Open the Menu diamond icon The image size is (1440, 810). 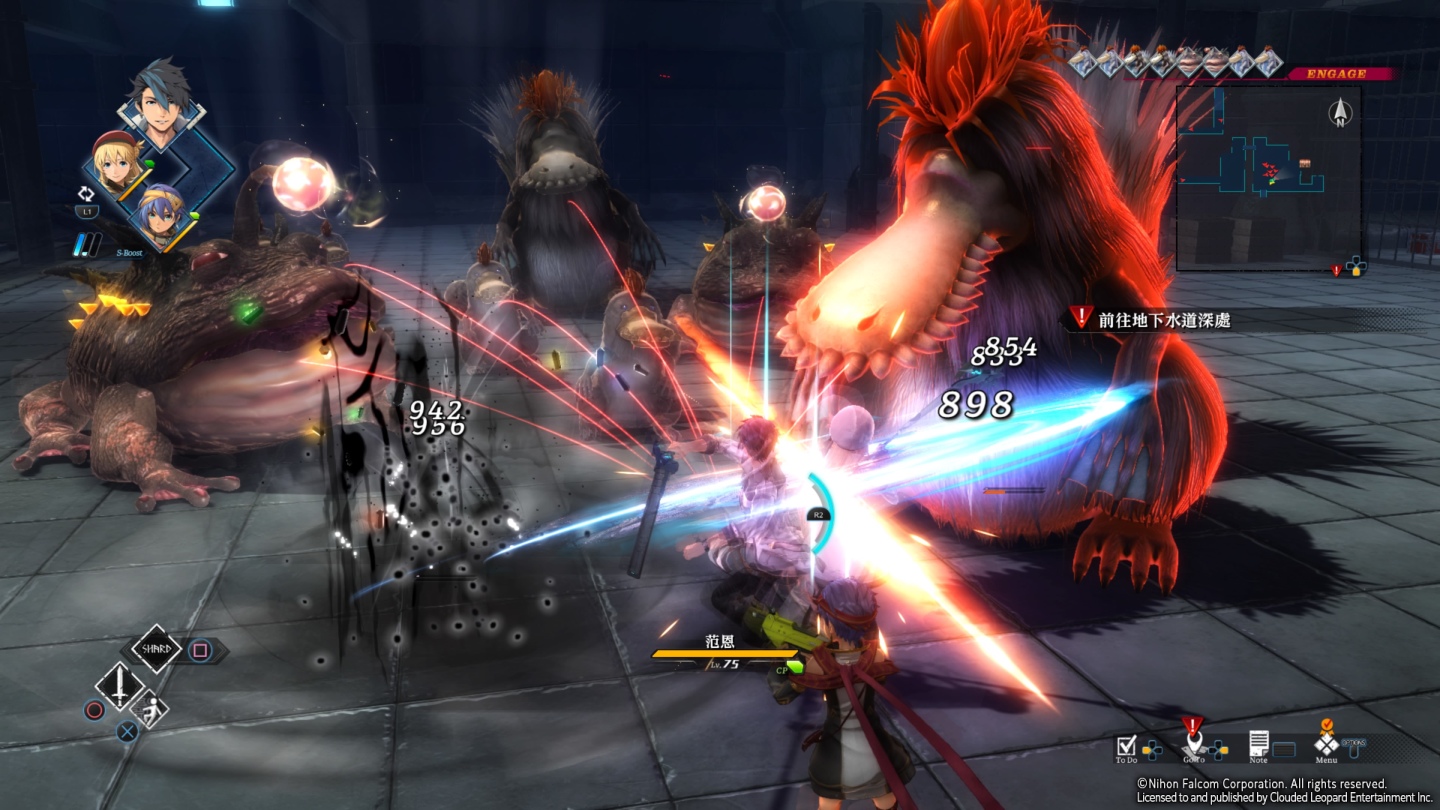point(1326,744)
